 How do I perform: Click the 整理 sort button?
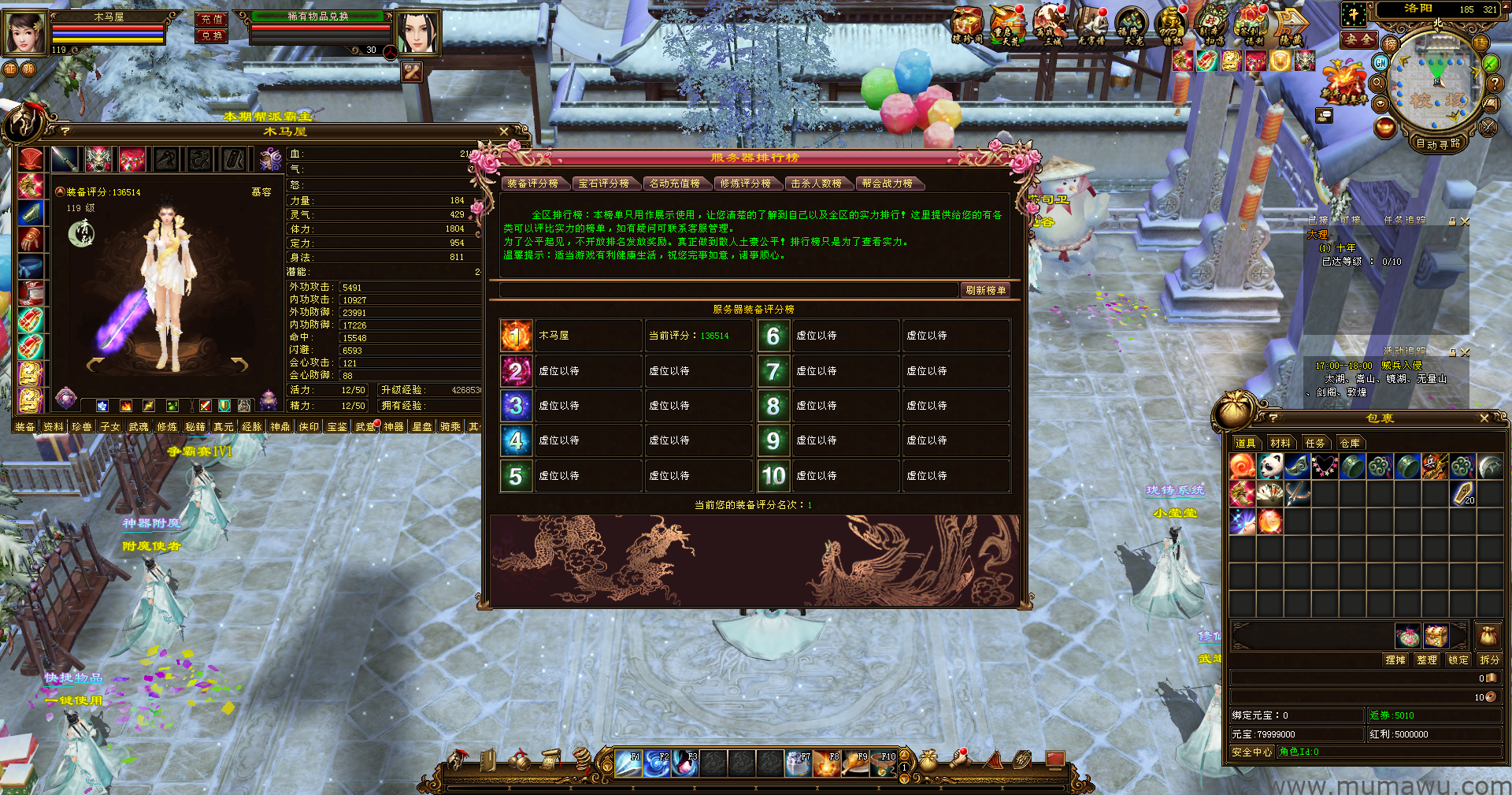point(1426,660)
